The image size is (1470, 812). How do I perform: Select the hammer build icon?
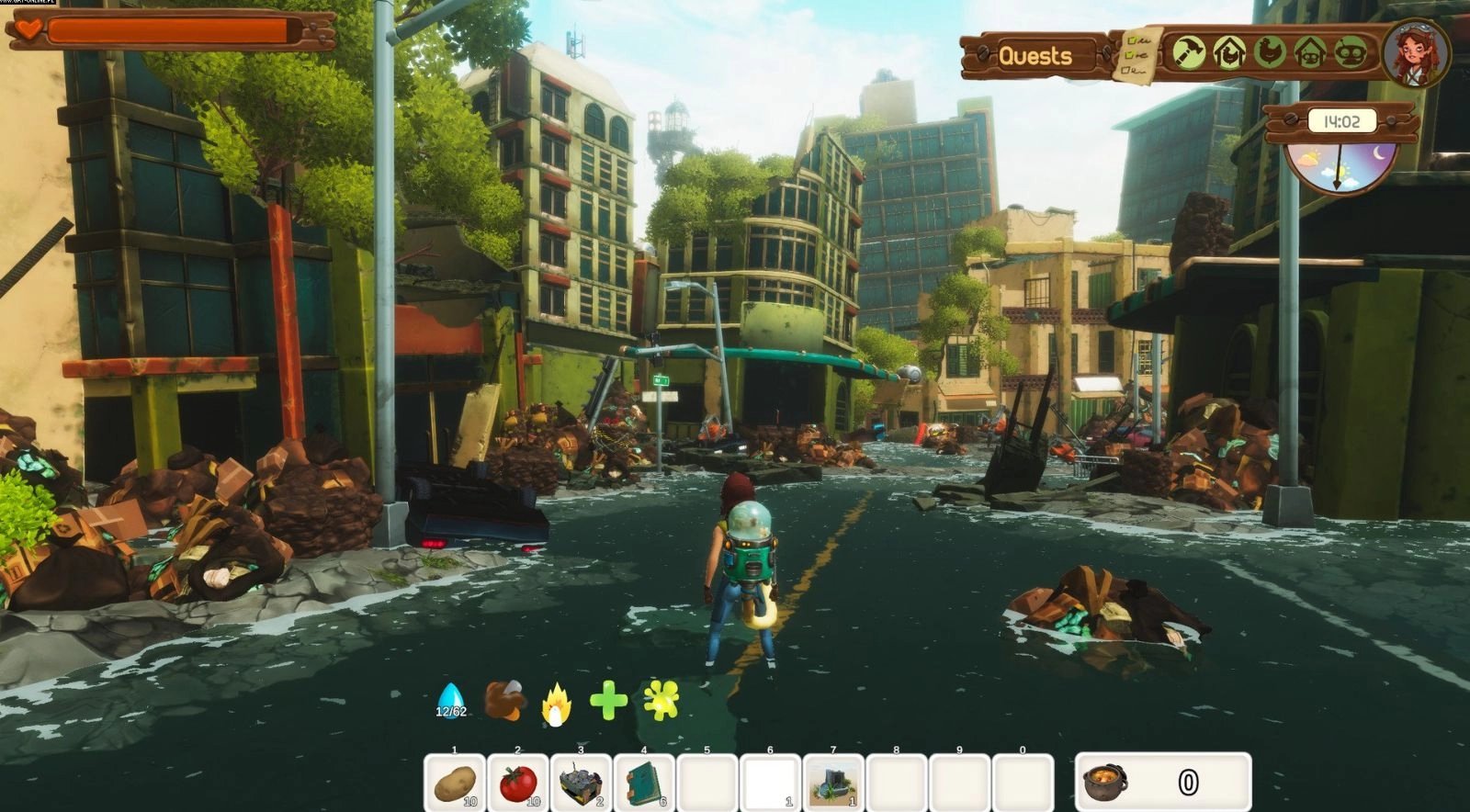[x=1189, y=52]
